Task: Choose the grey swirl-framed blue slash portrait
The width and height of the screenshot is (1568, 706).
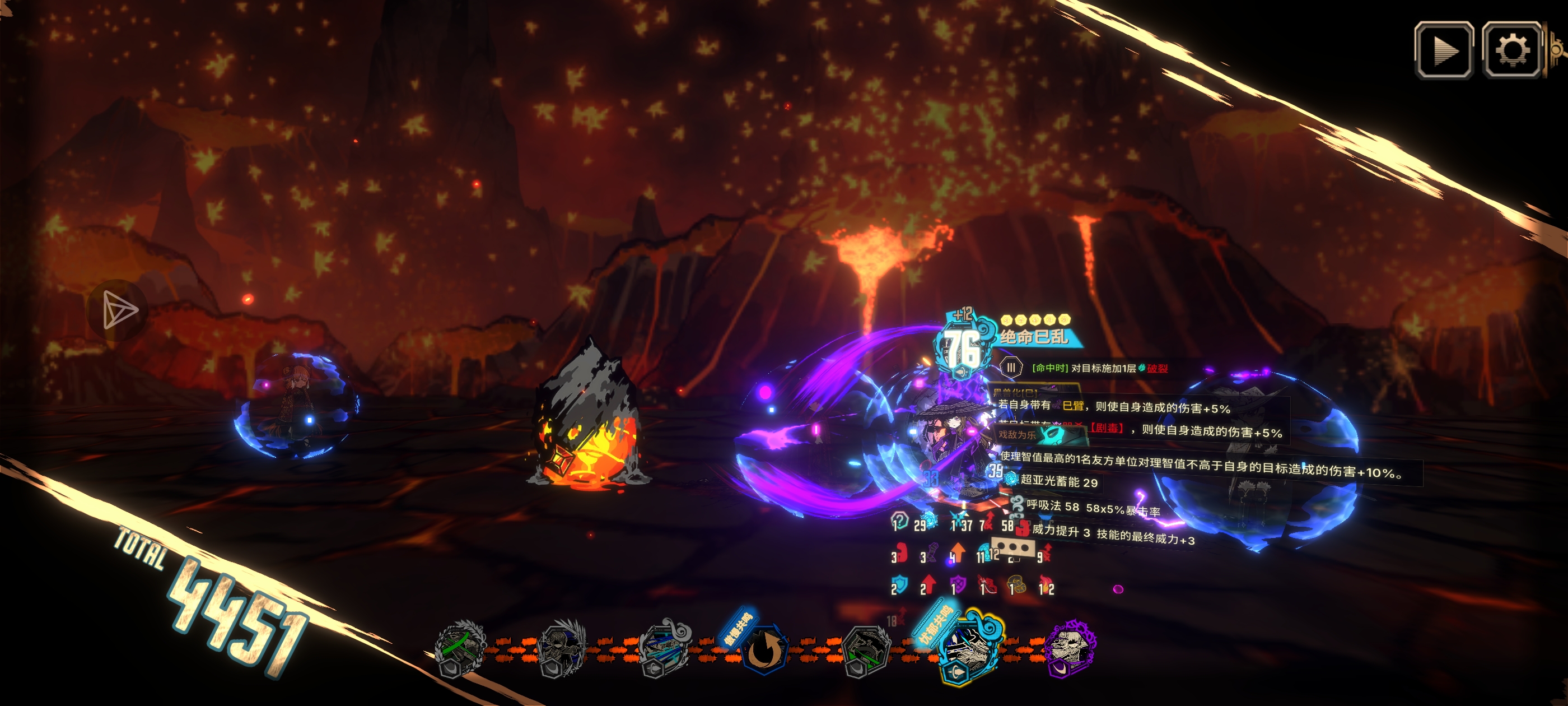Action: [664, 648]
